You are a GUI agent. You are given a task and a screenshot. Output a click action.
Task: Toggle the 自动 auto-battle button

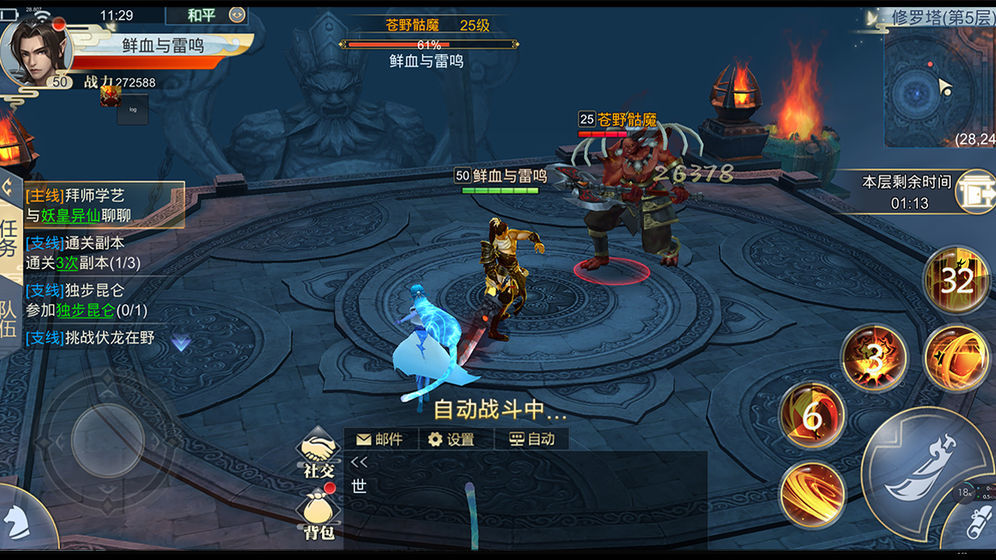pyautogui.click(x=532, y=439)
